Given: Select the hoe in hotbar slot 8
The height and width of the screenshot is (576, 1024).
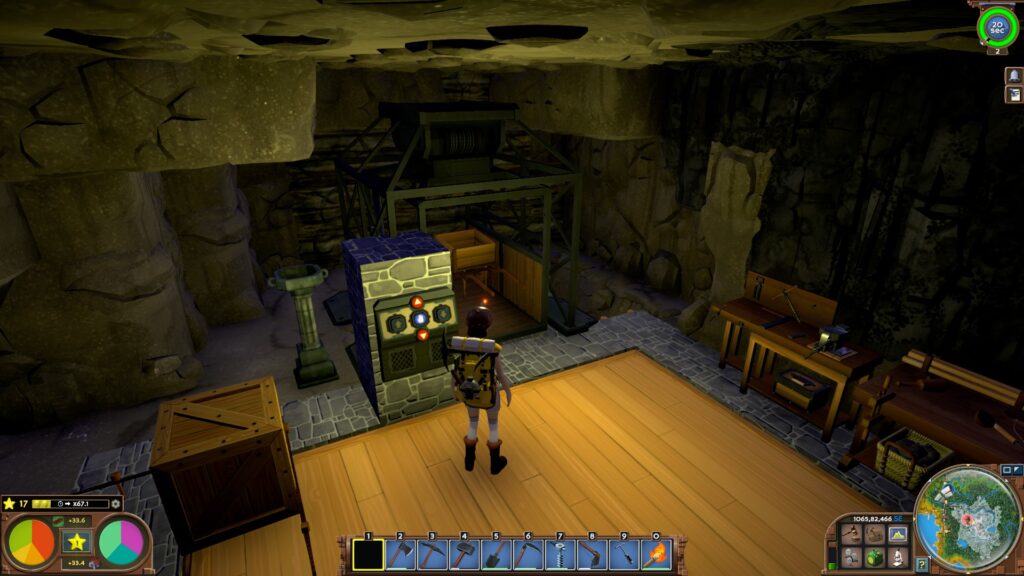Looking at the screenshot, I should click(592, 554).
